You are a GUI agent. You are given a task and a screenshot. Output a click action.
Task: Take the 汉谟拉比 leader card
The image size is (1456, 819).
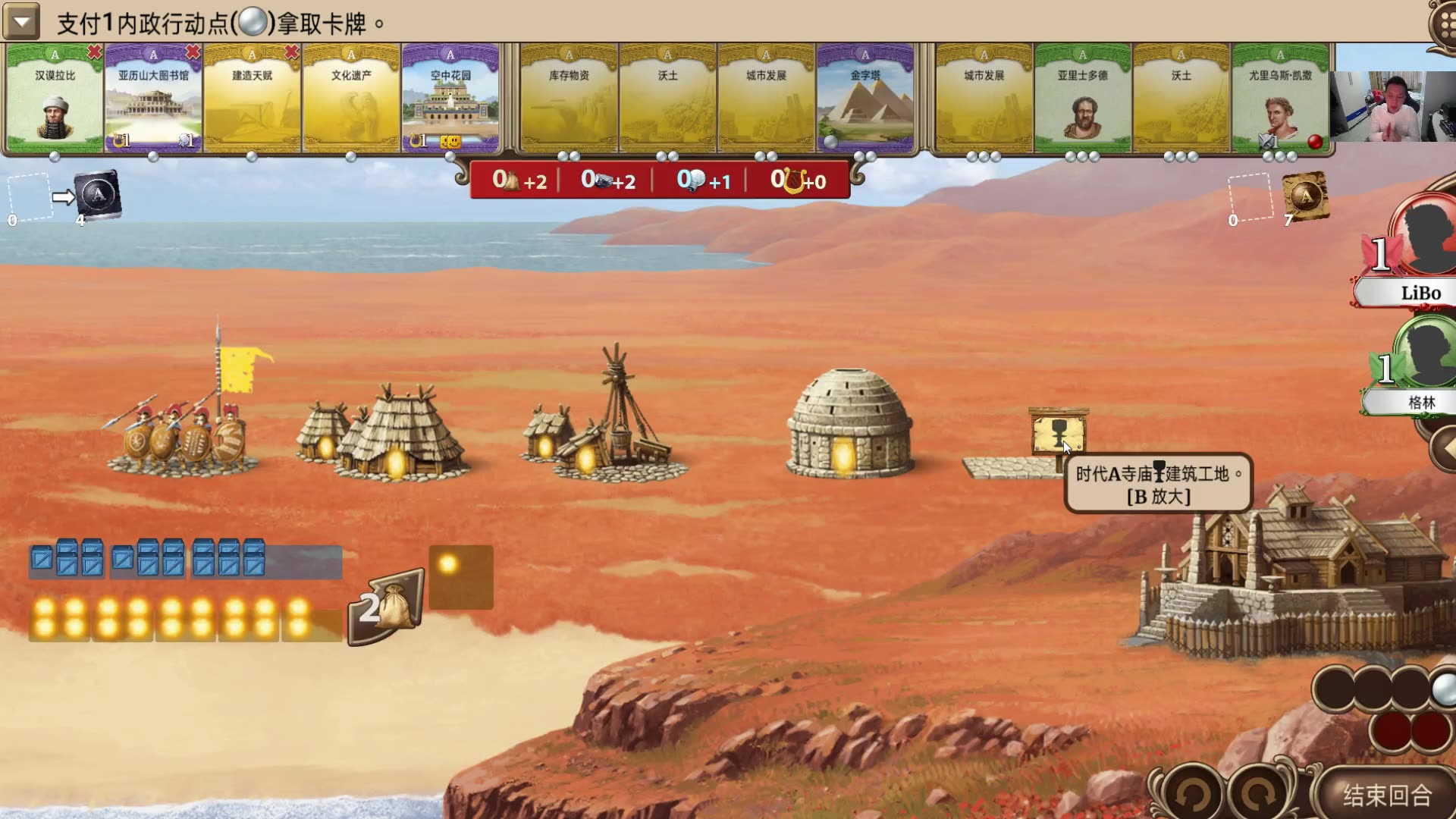(55, 99)
